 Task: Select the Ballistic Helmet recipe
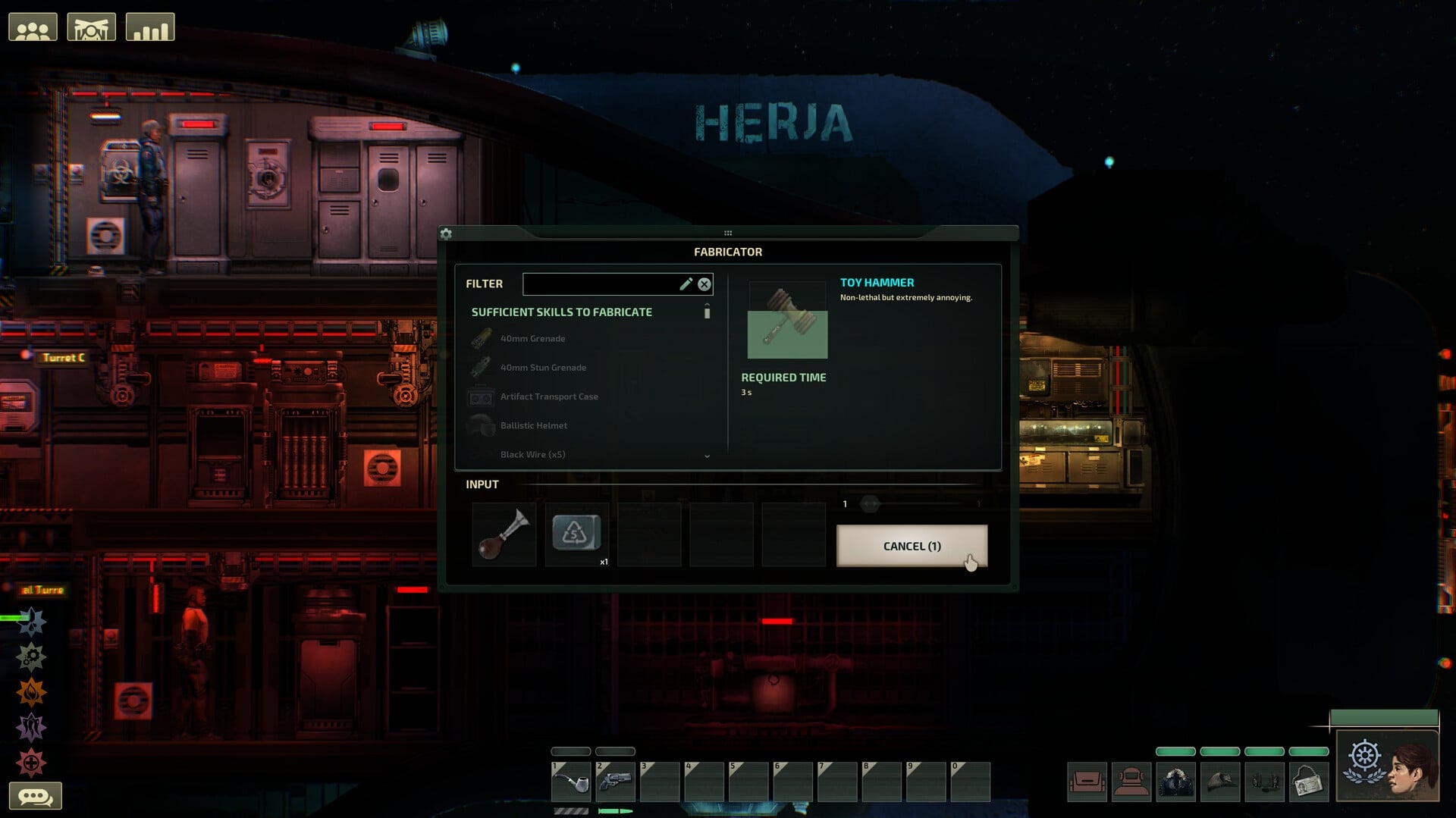pos(532,425)
